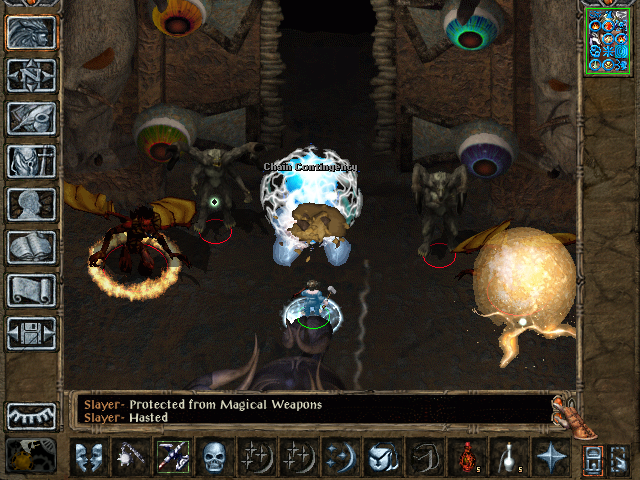Screen dimensions: 640x480
Task: Show the character record sheet
Action: click(x=32, y=204)
